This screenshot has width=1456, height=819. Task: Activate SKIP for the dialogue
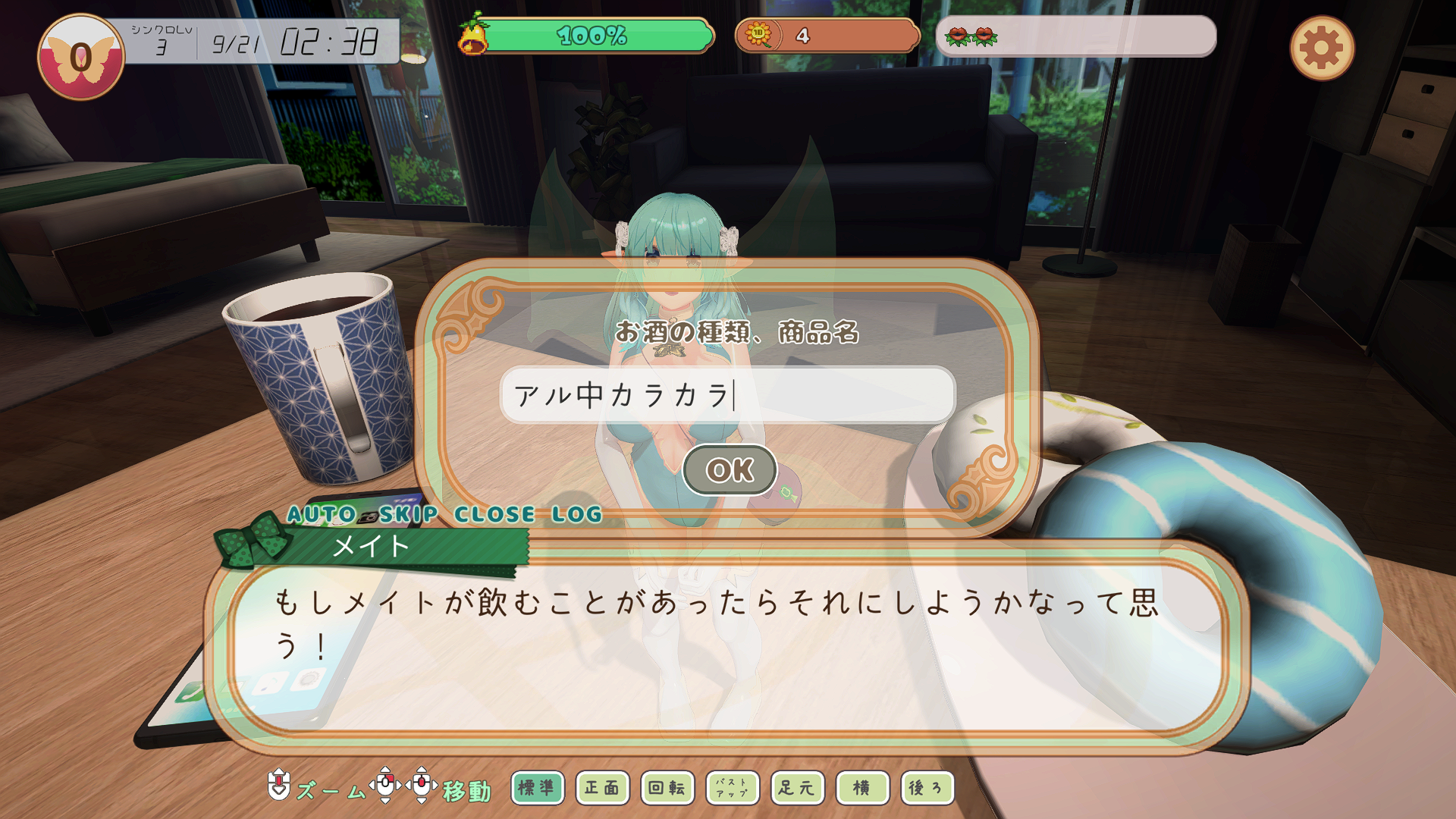point(409,514)
